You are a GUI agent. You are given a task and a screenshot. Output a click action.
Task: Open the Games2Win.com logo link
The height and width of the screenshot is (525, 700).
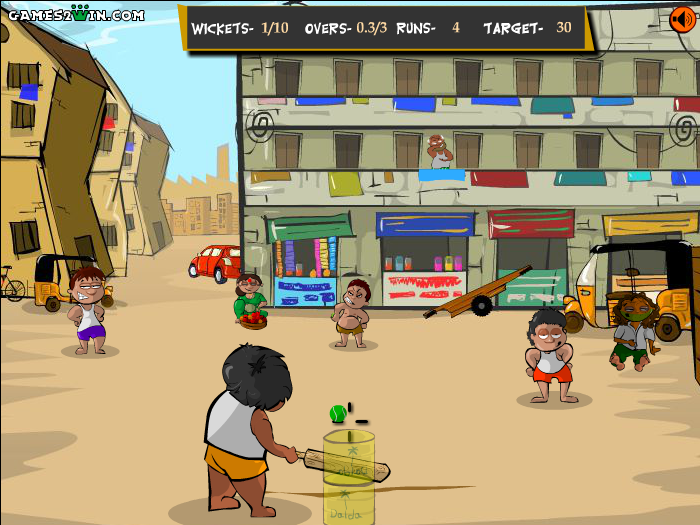point(72,14)
